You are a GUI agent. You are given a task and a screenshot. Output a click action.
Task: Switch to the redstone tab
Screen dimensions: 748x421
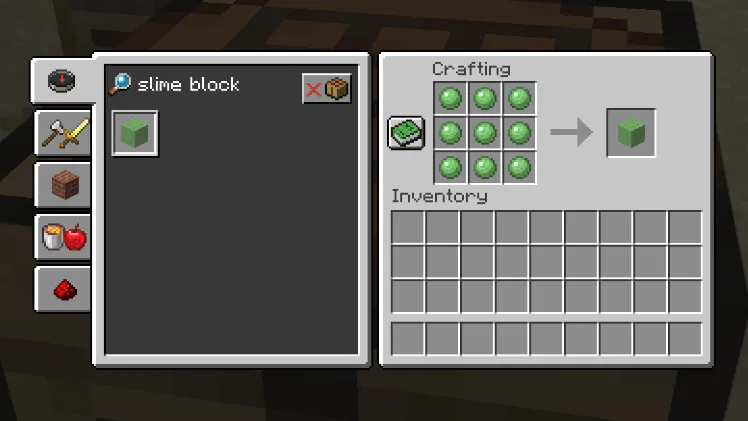click(x=62, y=289)
